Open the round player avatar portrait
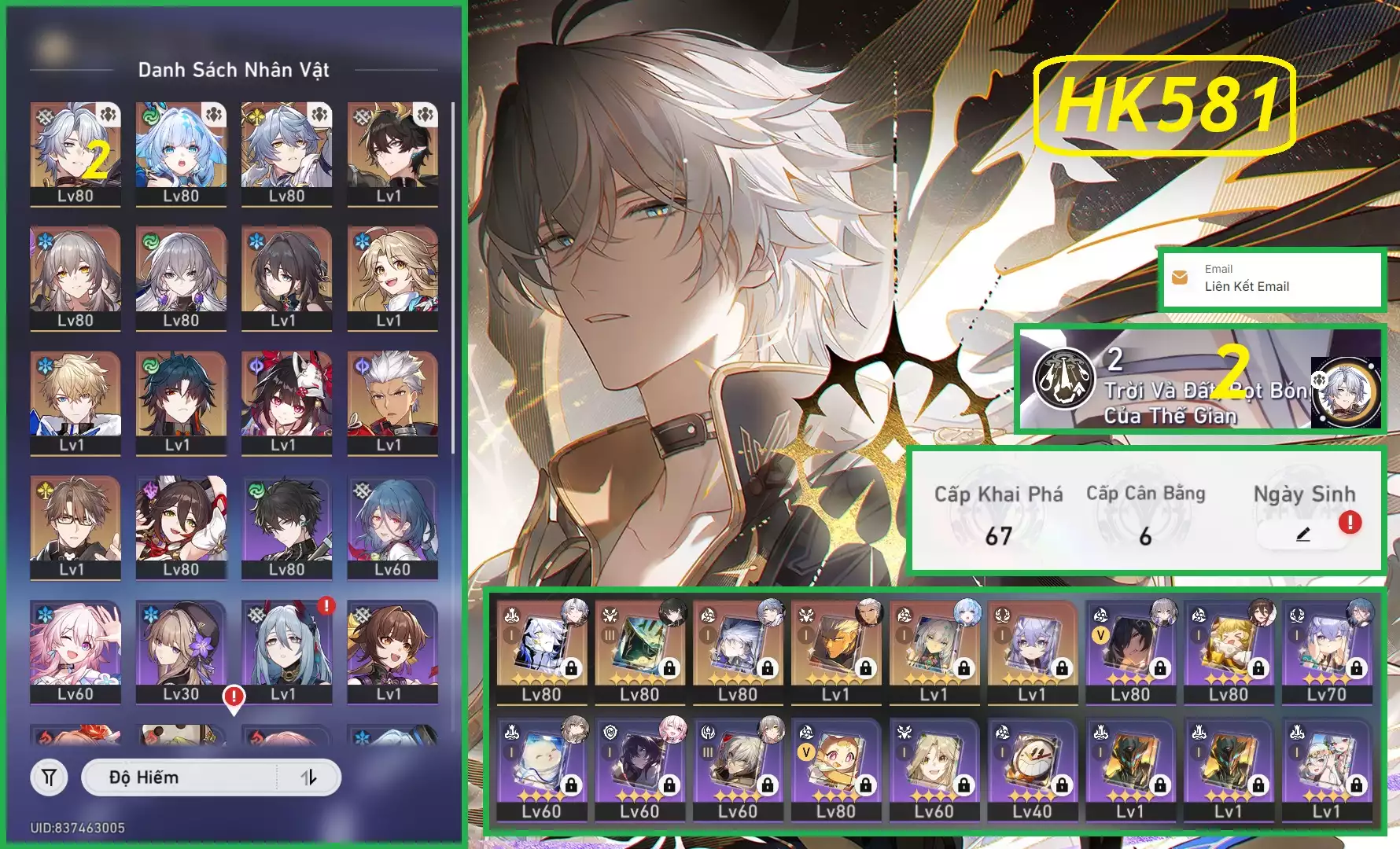 1346,391
